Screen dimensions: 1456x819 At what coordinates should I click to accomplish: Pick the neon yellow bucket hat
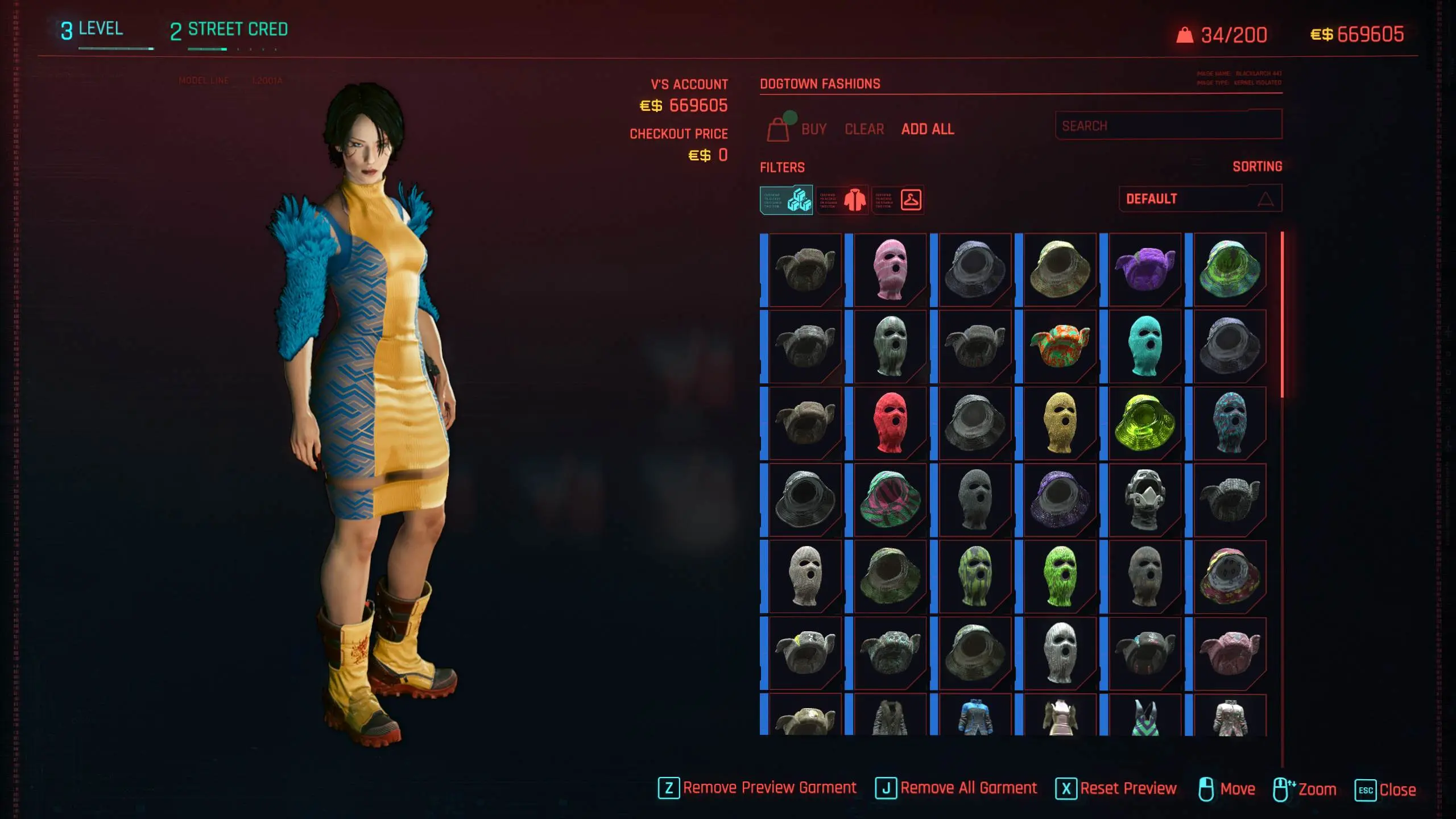1144,423
